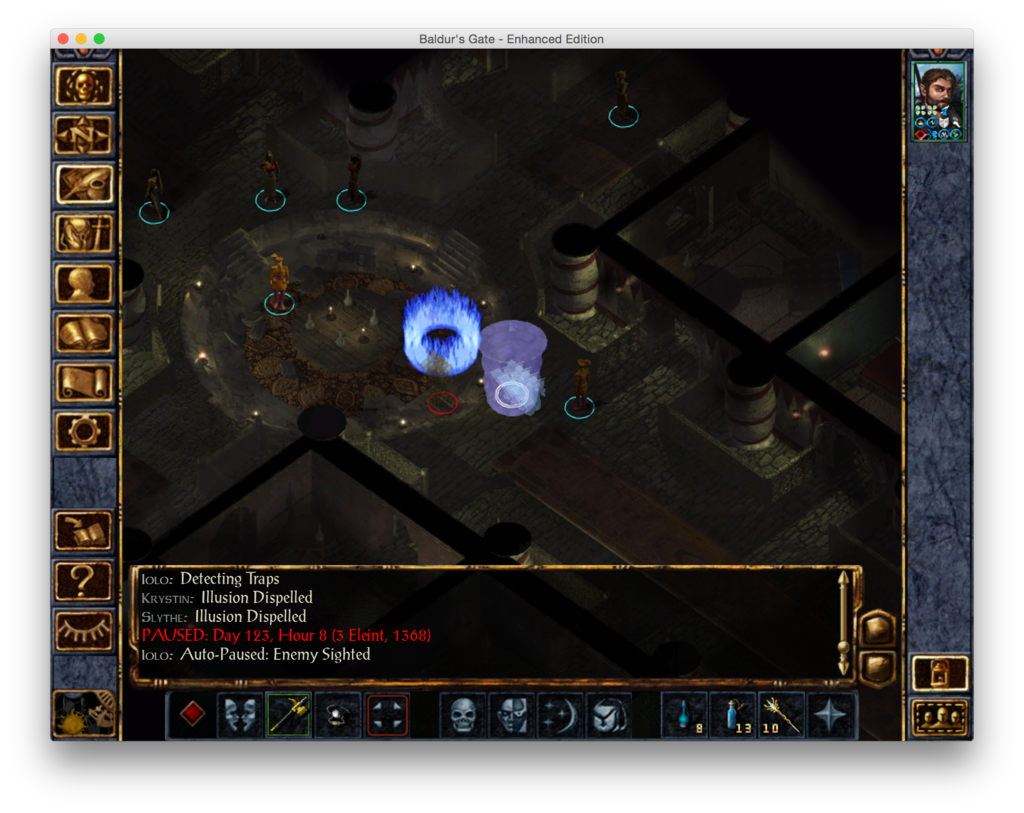The width and height of the screenshot is (1024, 813).
Task: Click the quick save book button
Action: point(84,531)
